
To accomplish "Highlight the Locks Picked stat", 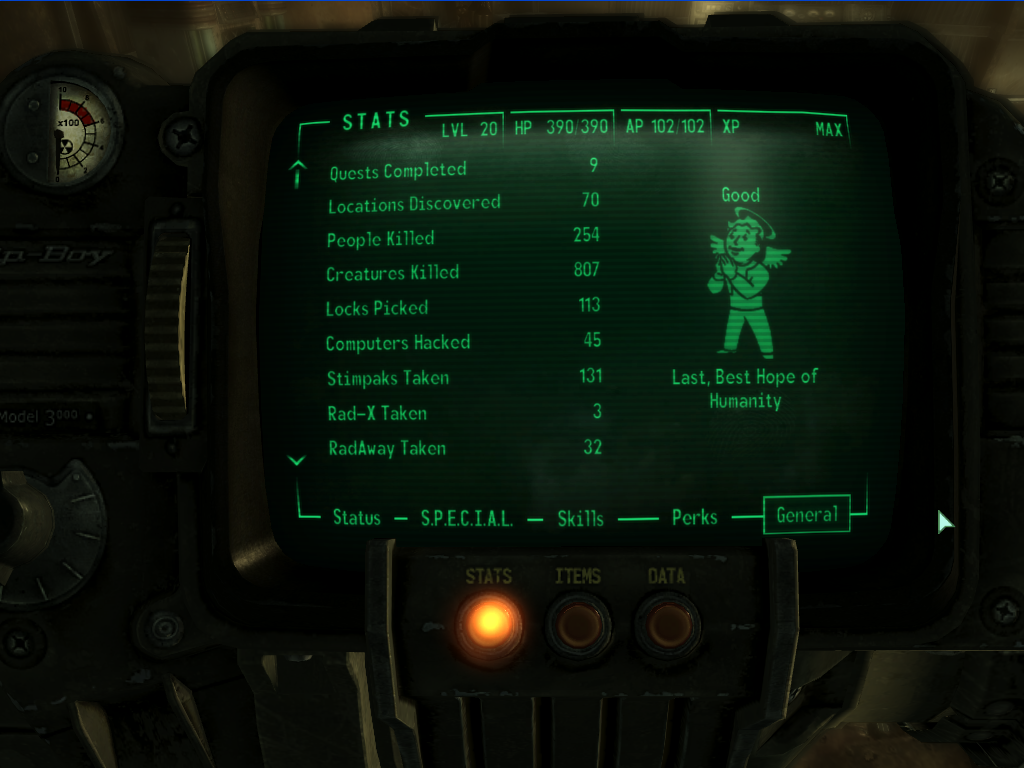I will click(377, 308).
